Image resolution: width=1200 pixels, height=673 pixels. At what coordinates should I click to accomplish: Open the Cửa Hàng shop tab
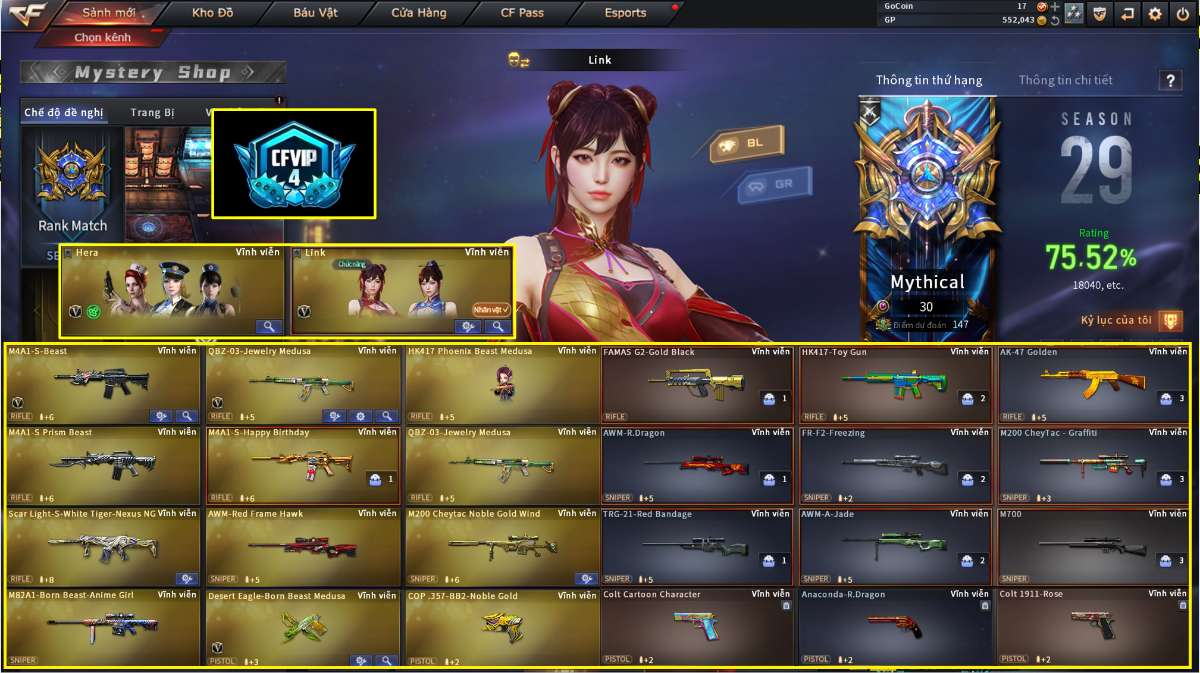point(419,13)
